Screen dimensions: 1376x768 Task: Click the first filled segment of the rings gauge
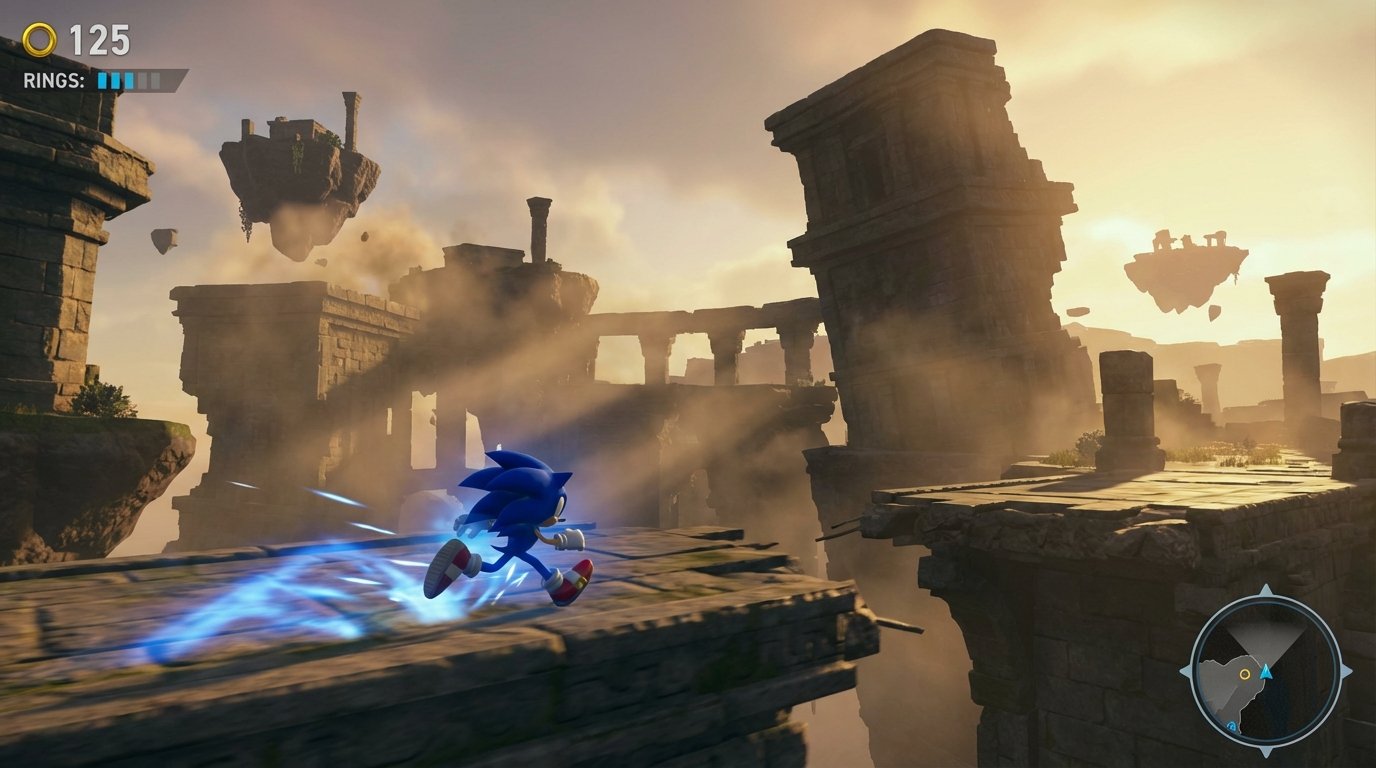(102, 80)
